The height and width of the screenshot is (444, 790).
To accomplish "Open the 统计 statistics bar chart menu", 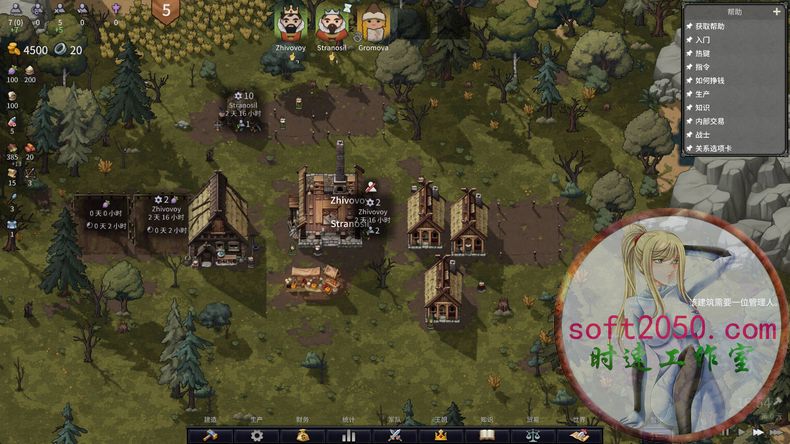I will (x=349, y=435).
